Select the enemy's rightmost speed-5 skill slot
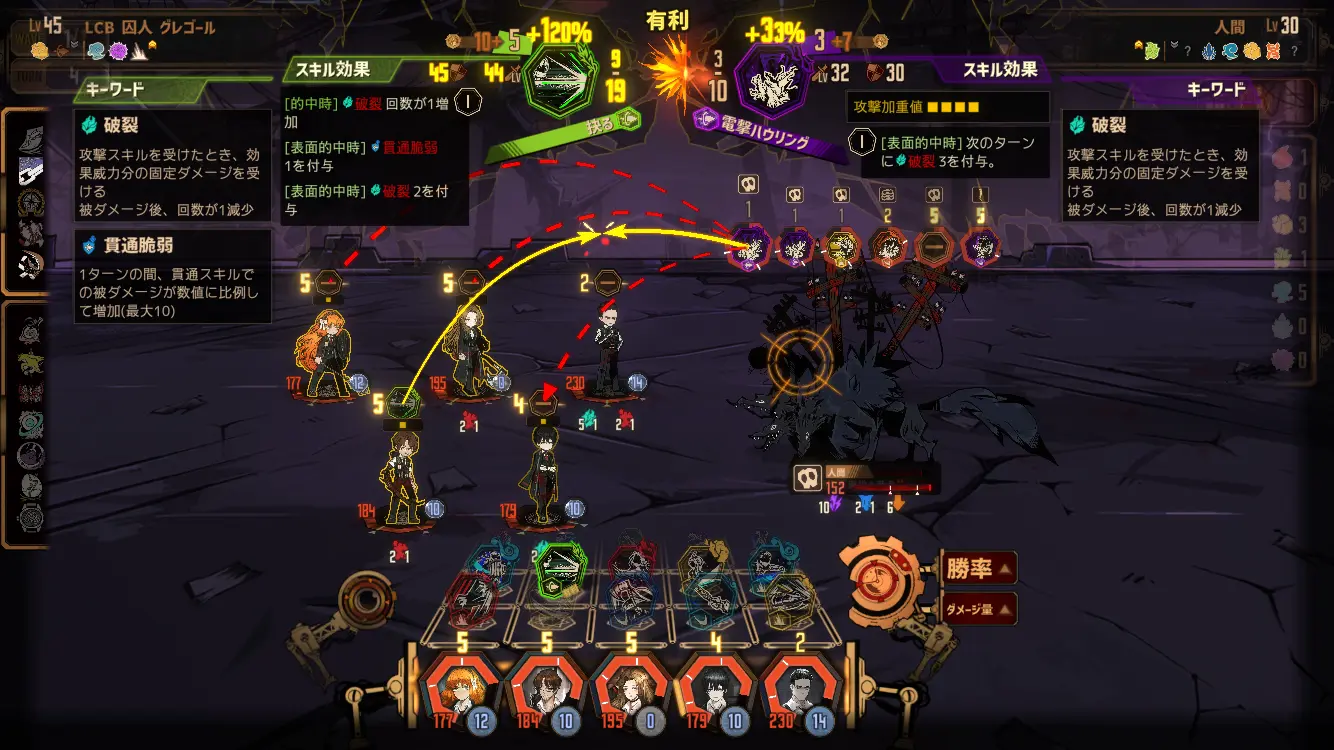This screenshot has width=1334, height=750. [982, 246]
